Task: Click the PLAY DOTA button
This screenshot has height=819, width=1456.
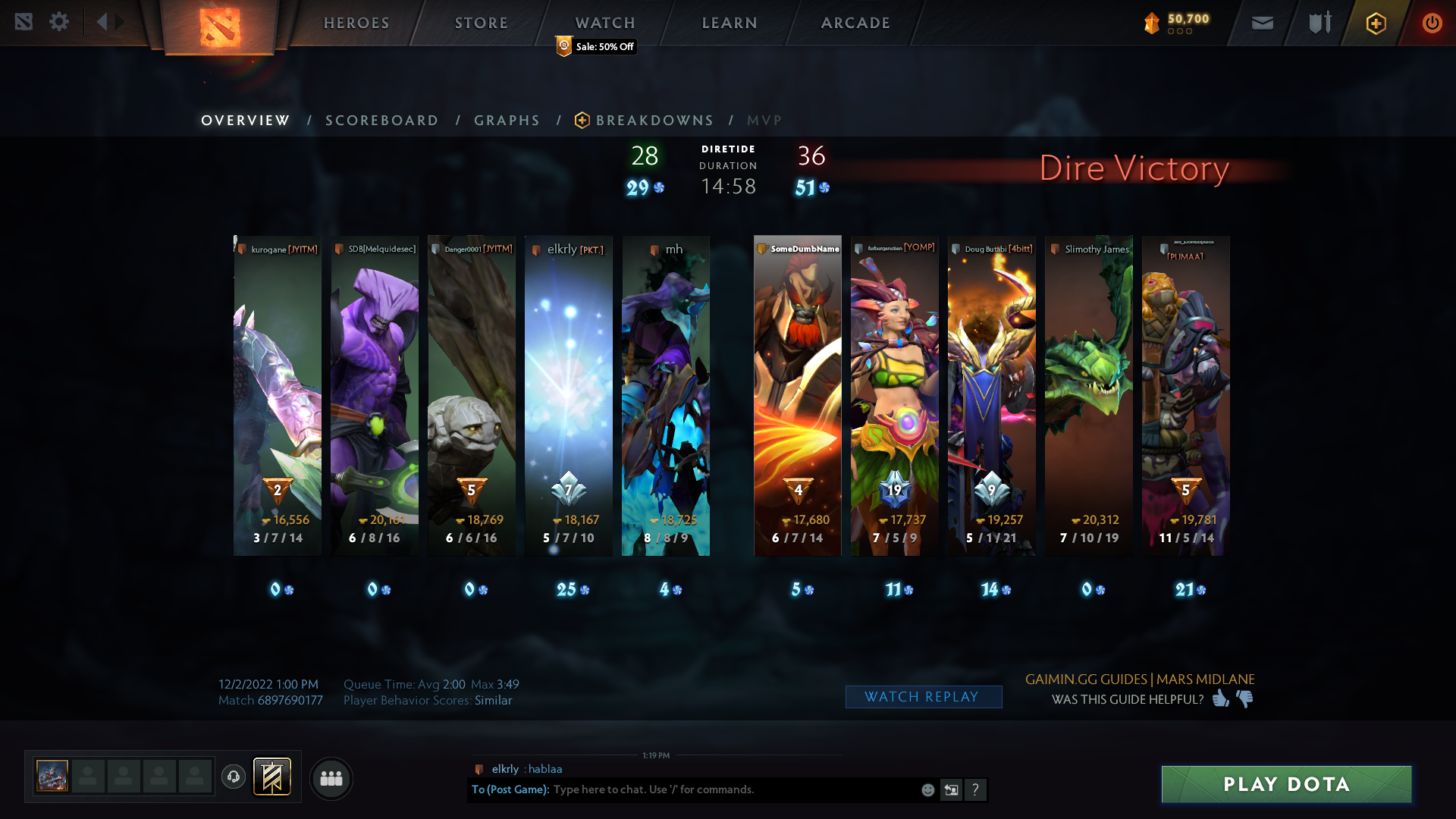Action: tap(1285, 784)
